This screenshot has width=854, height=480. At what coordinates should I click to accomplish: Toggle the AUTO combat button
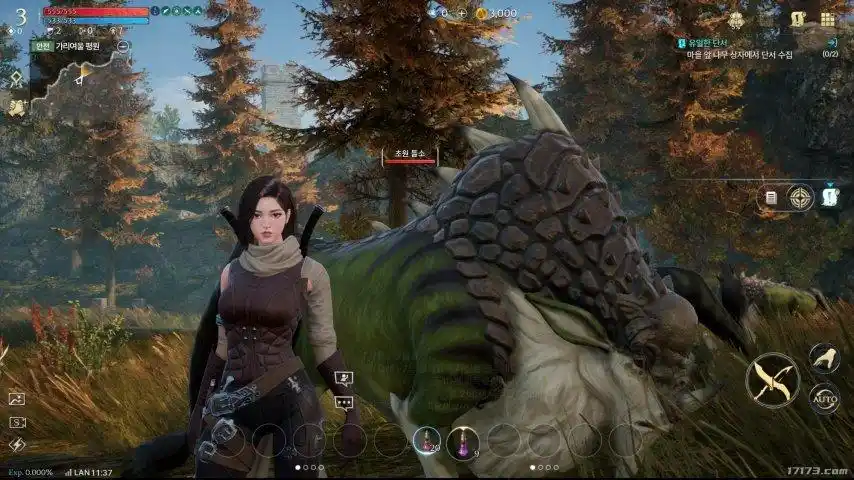coord(825,398)
